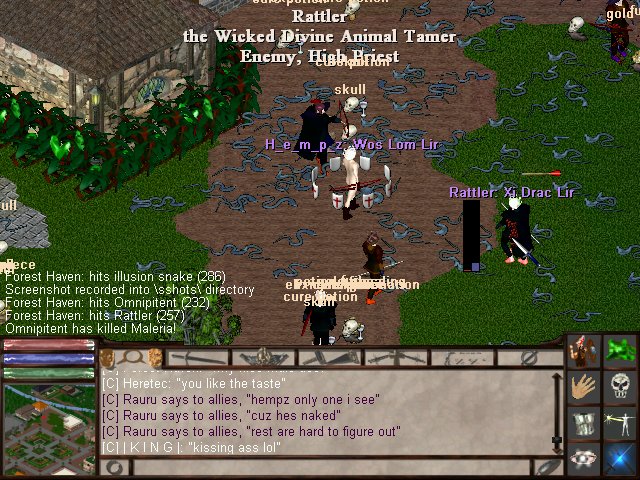
Task: Open the silver chest armor icon
Action: click(x=585, y=423)
